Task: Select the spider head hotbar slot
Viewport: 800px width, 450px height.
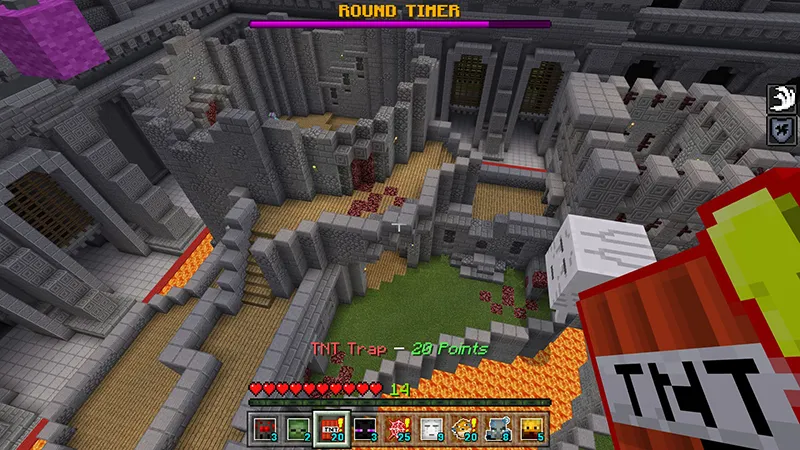Action: [266, 427]
